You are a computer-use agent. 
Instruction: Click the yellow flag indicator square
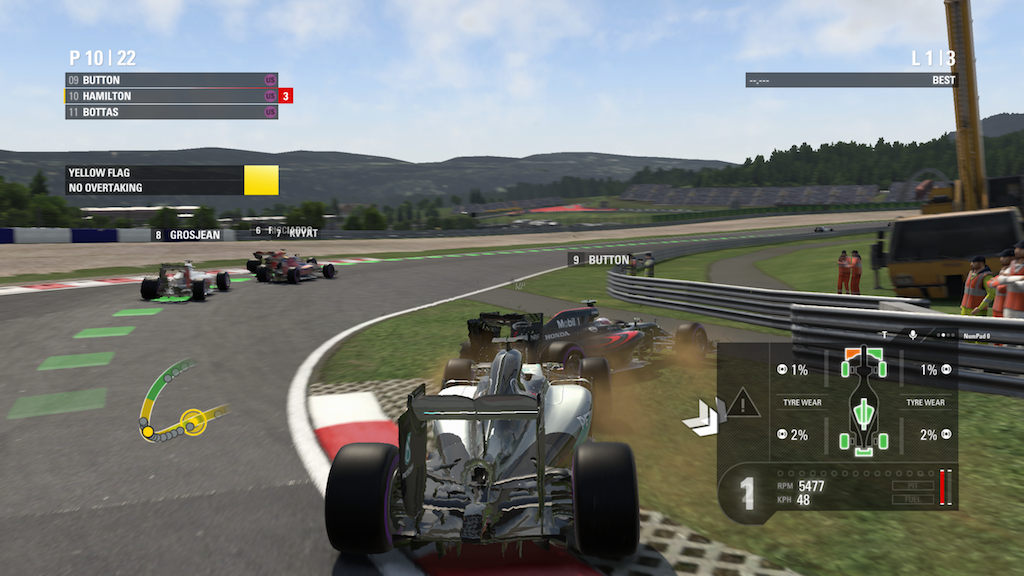pyautogui.click(x=261, y=180)
